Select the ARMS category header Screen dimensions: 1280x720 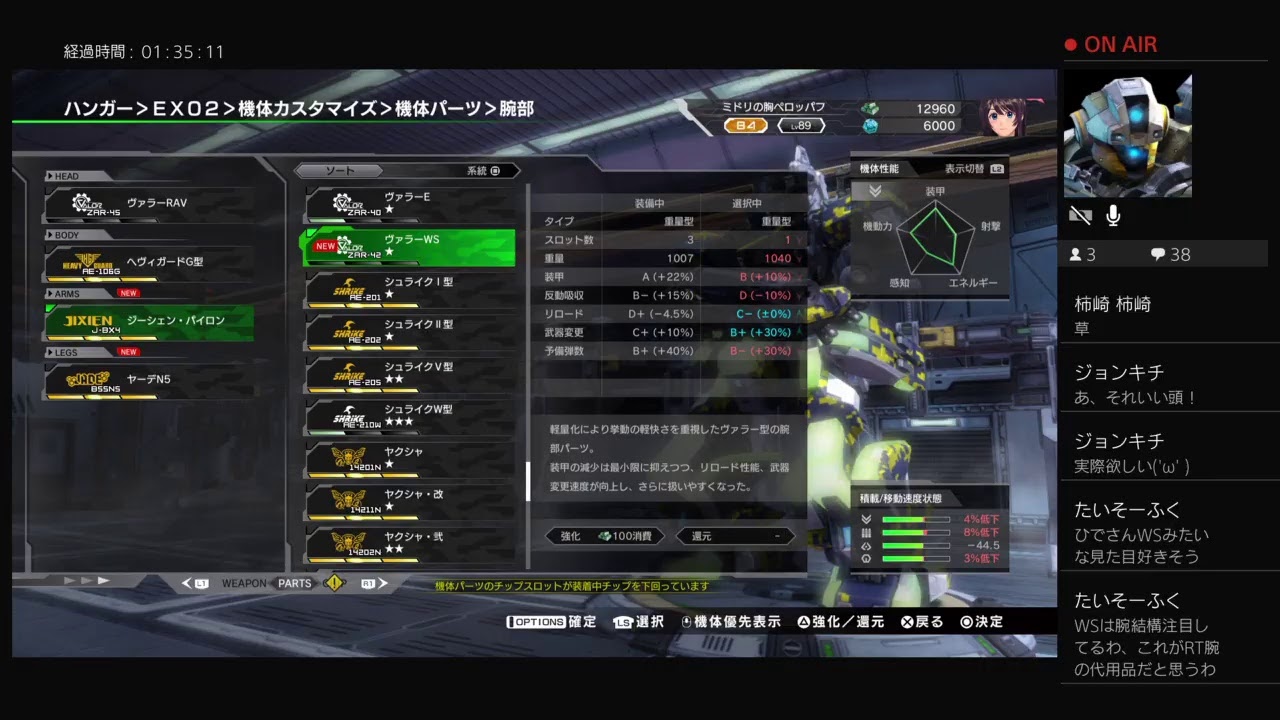[x=66, y=293]
